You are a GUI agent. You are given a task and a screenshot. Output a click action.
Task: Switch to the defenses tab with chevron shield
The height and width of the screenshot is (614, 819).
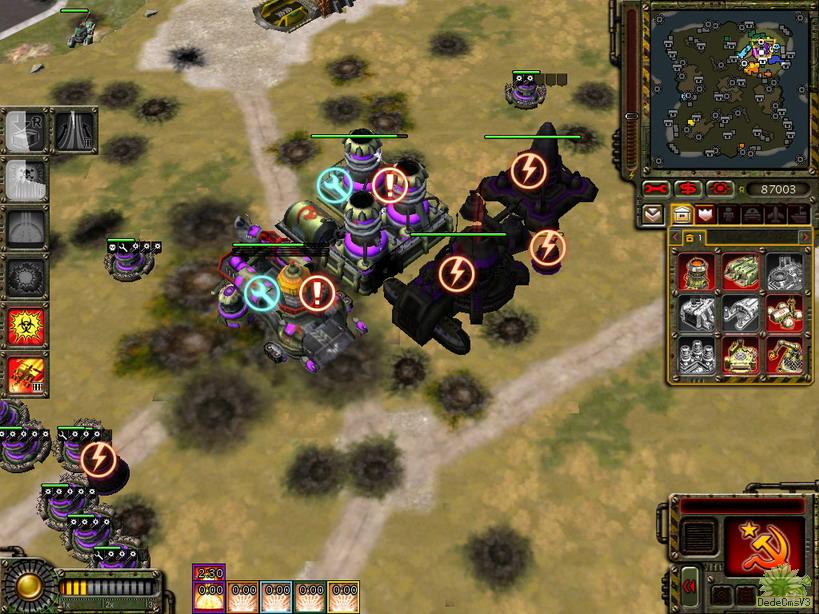point(704,213)
